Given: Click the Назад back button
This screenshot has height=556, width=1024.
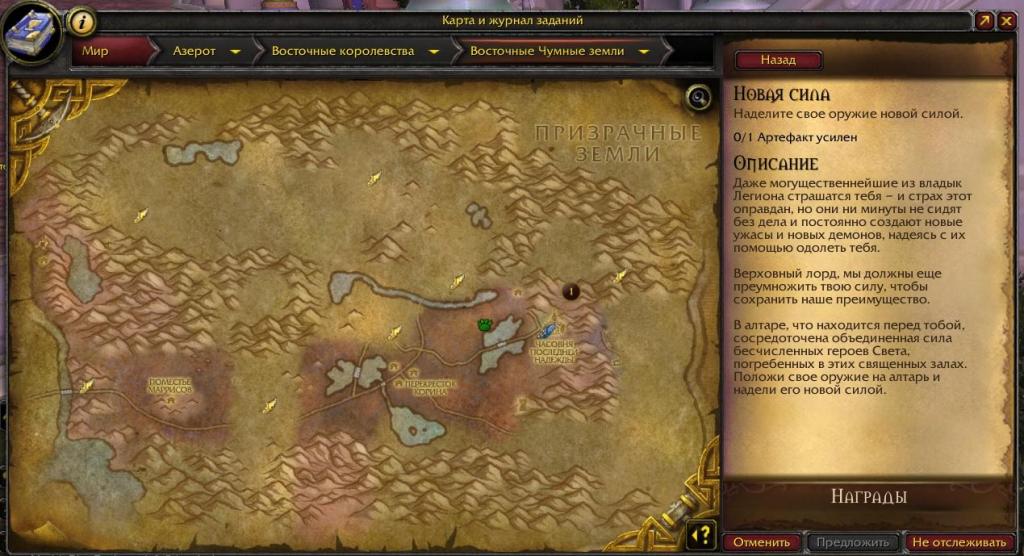Looking at the screenshot, I should 778,60.
